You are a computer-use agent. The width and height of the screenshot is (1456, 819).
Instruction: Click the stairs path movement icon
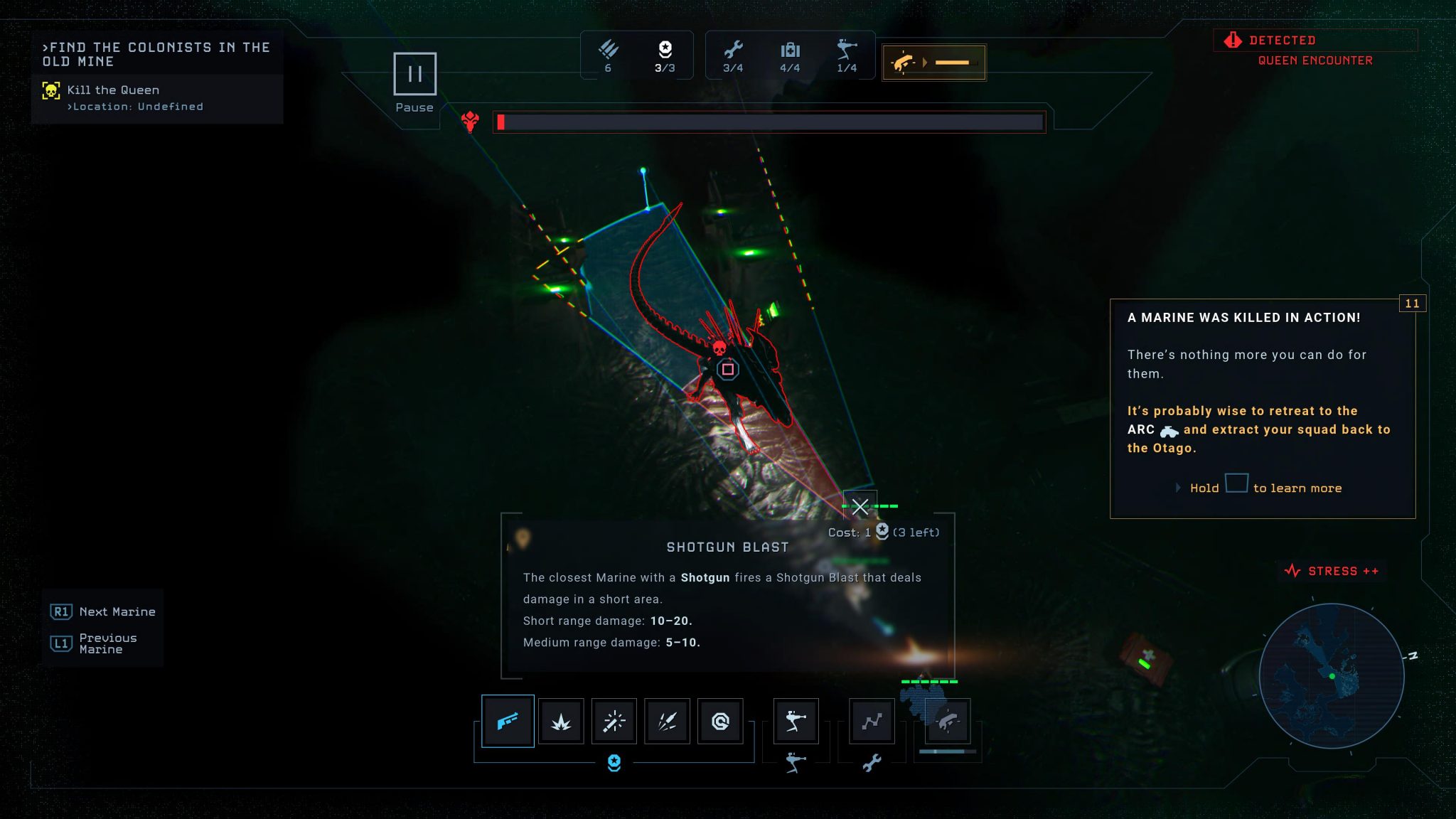(874, 721)
